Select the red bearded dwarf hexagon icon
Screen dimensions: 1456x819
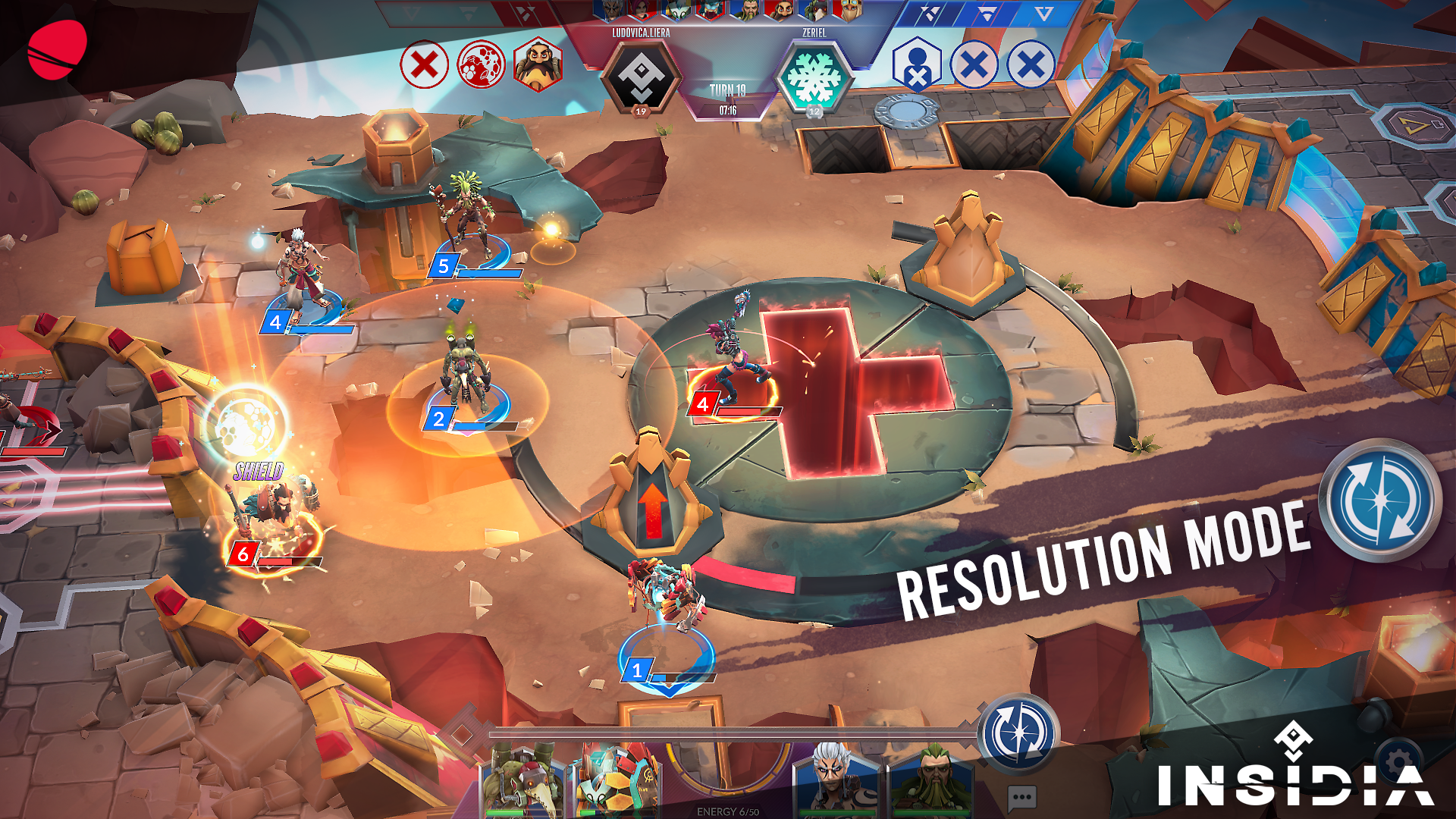coord(538,64)
